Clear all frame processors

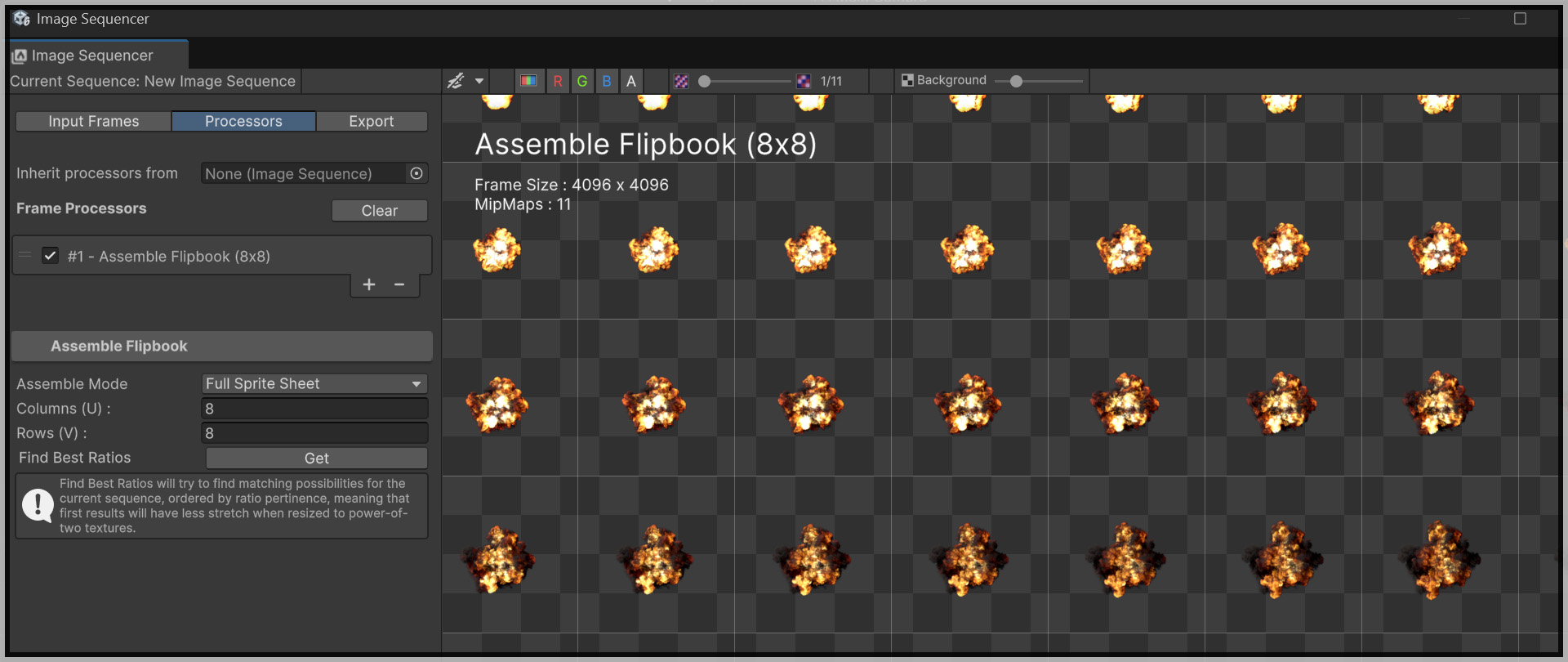click(379, 210)
